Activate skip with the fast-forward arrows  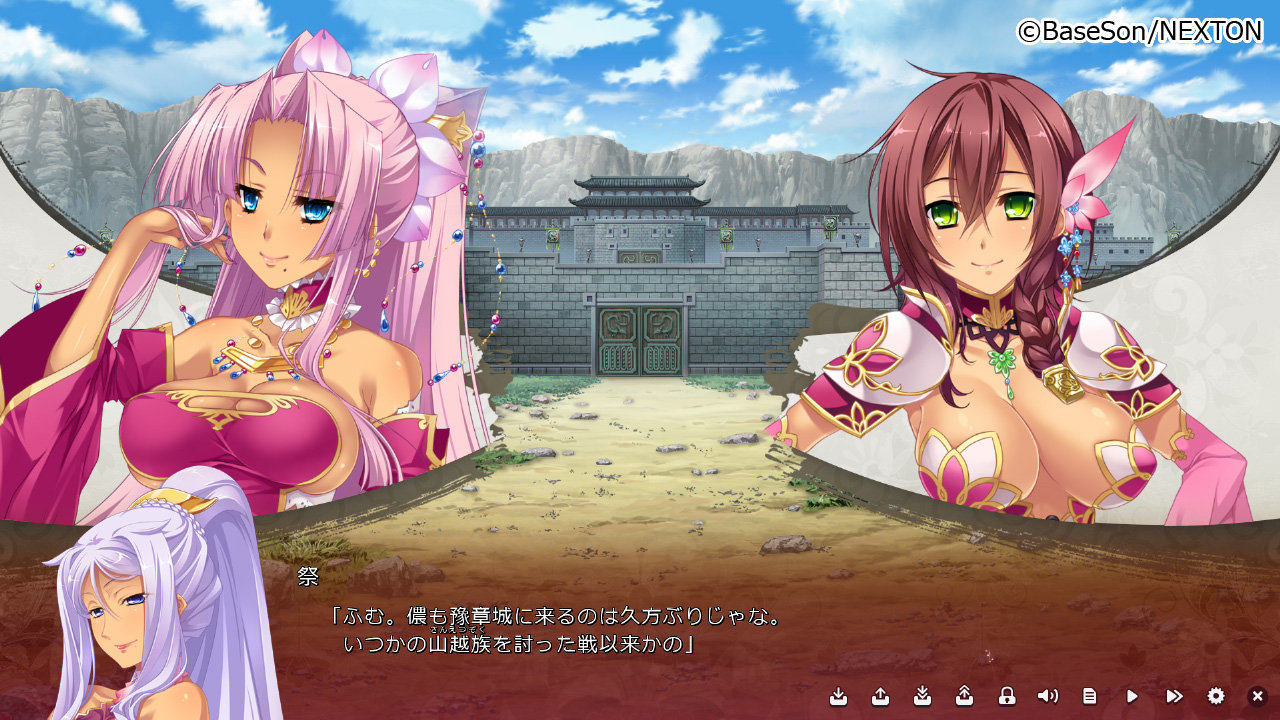pyautogui.click(x=1174, y=696)
